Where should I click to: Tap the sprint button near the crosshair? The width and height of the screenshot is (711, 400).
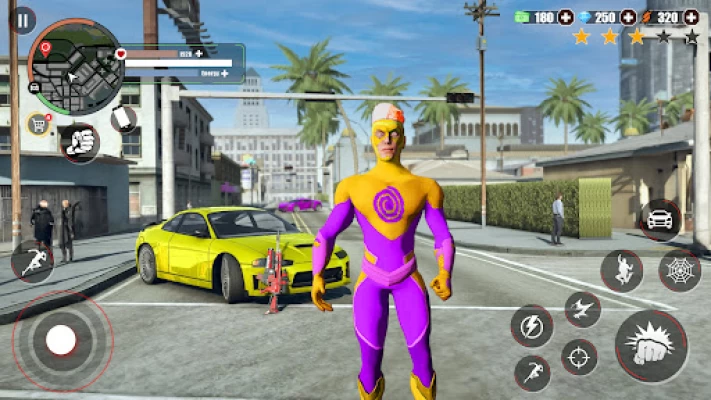pyautogui.click(x=531, y=373)
